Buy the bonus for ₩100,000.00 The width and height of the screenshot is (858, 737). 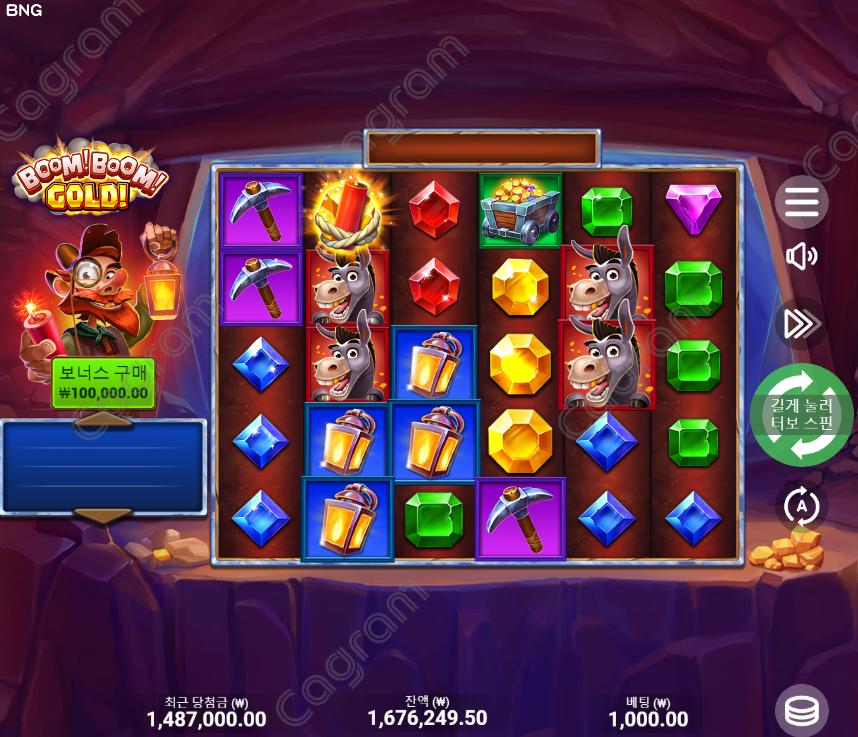point(103,383)
